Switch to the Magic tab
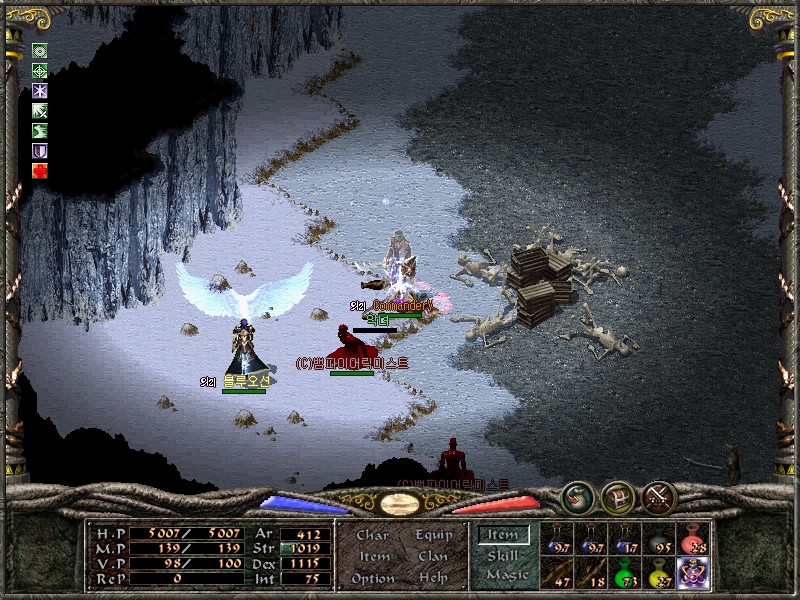This screenshot has height=600, width=800. [503, 575]
